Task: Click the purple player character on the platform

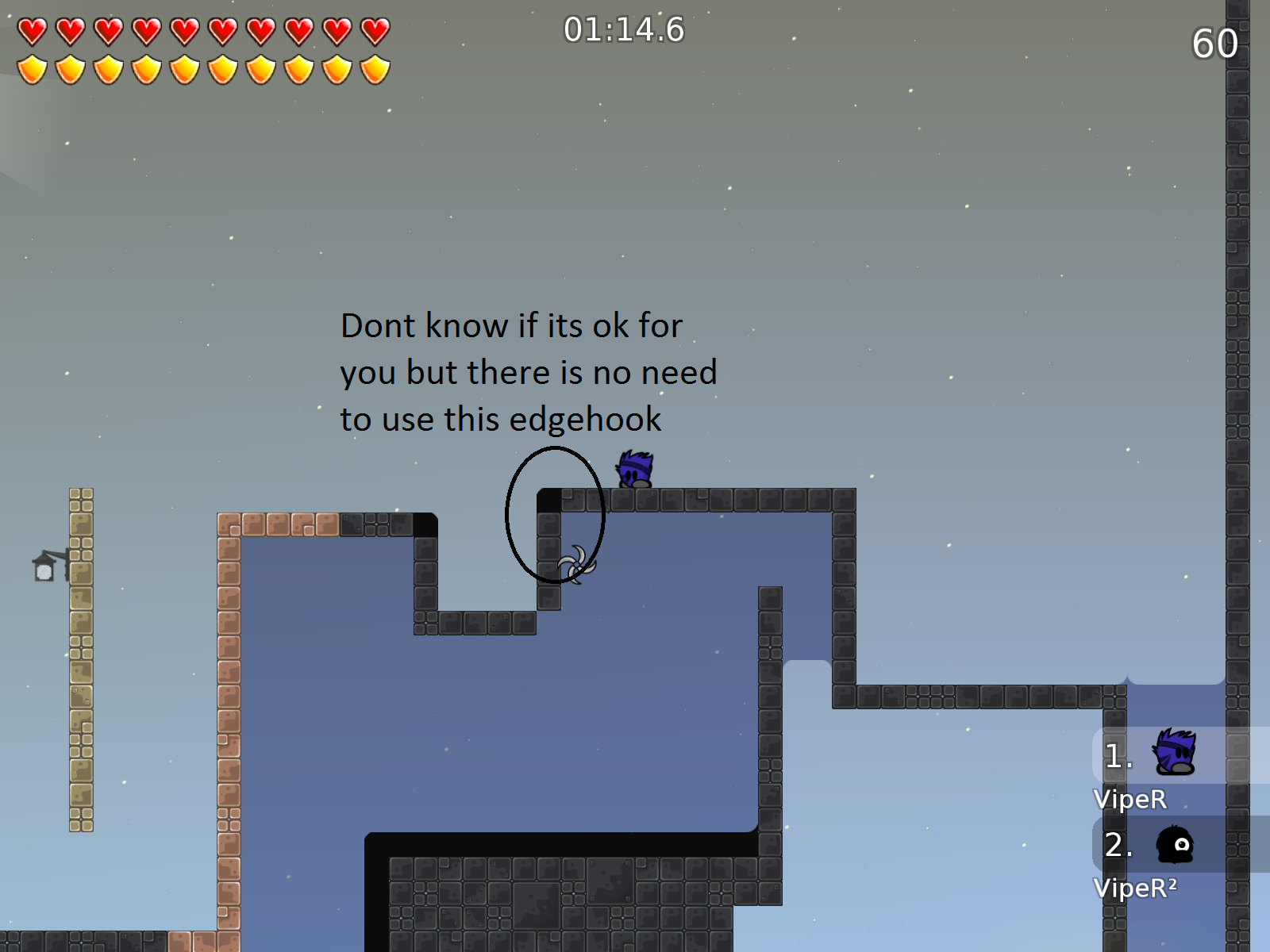Action: (633, 470)
